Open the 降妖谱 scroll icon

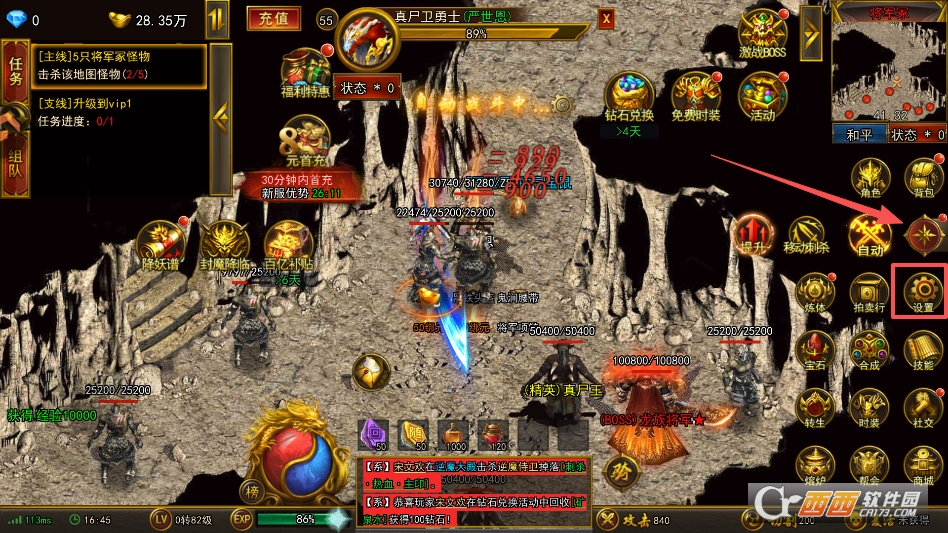point(161,246)
